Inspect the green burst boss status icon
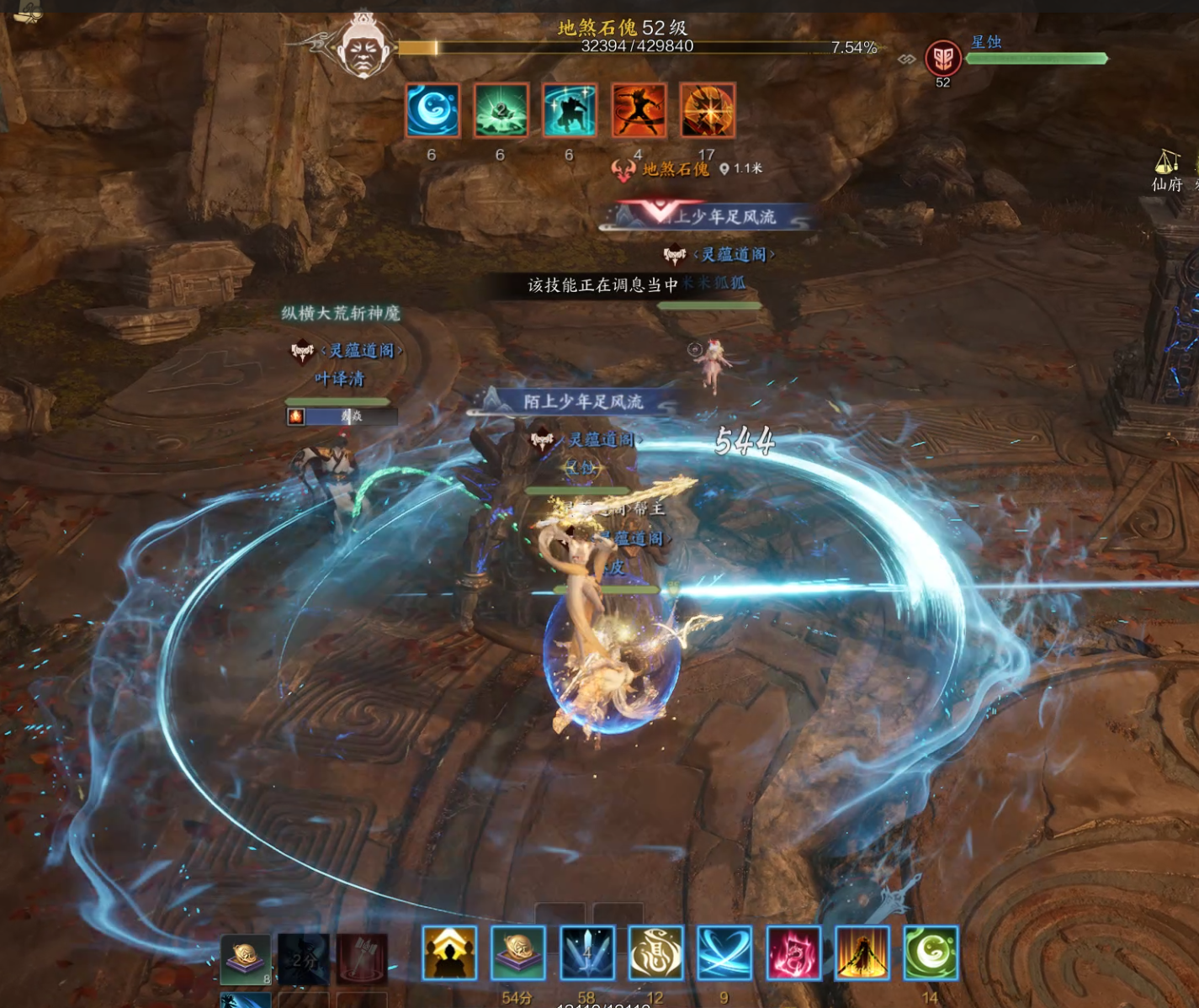Screen dimensions: 1199x1008 (501, 110)
